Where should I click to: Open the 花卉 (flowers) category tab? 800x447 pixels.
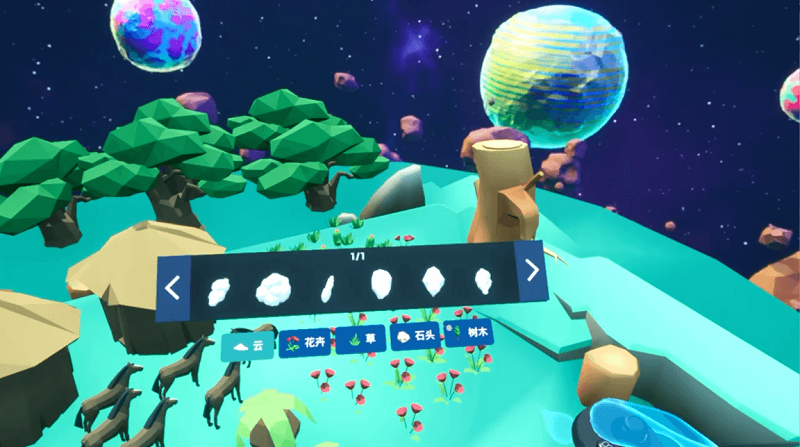click(x=305, y=343)
